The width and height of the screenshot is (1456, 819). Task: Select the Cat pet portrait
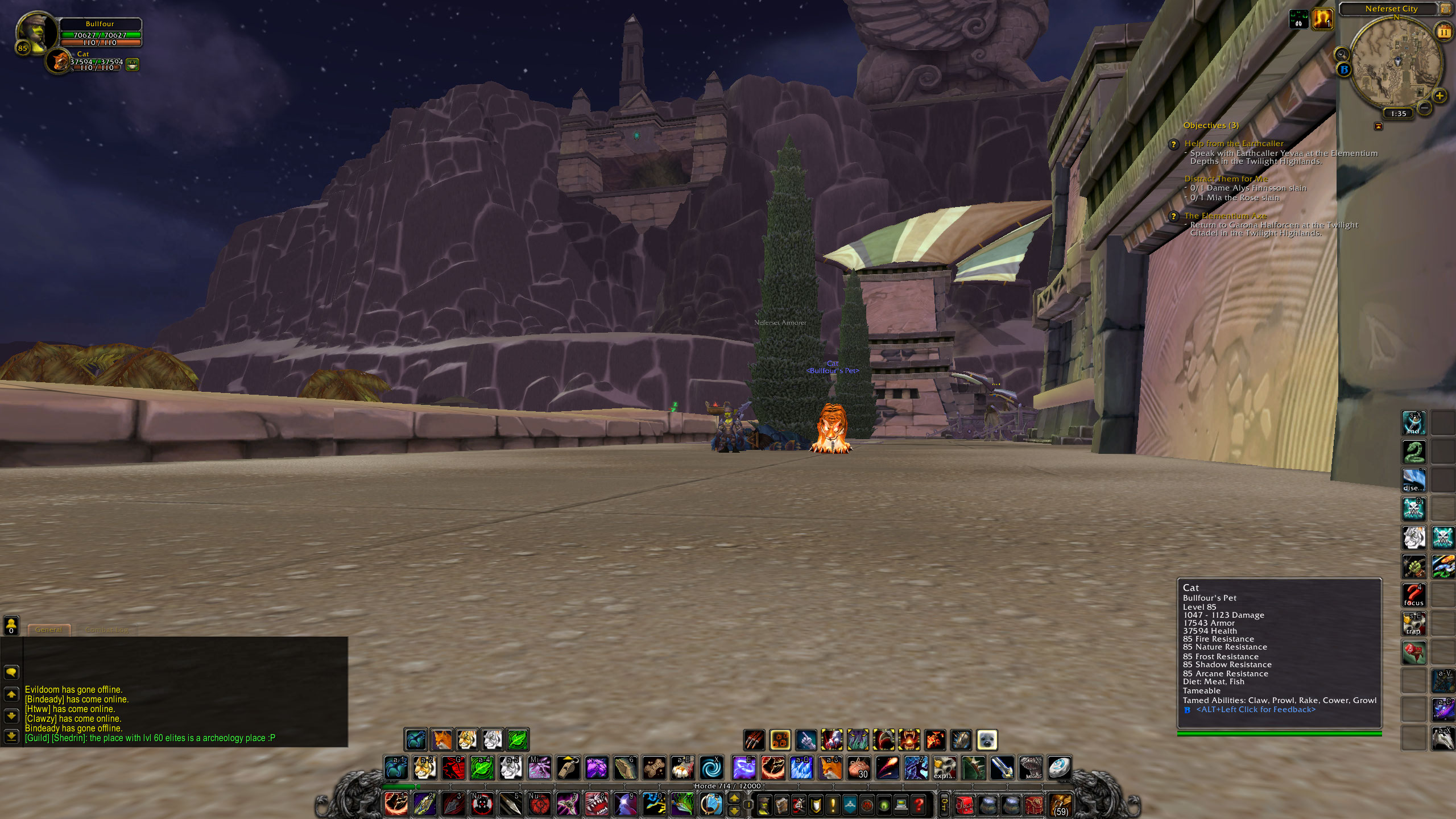click(x=59, y=61)
